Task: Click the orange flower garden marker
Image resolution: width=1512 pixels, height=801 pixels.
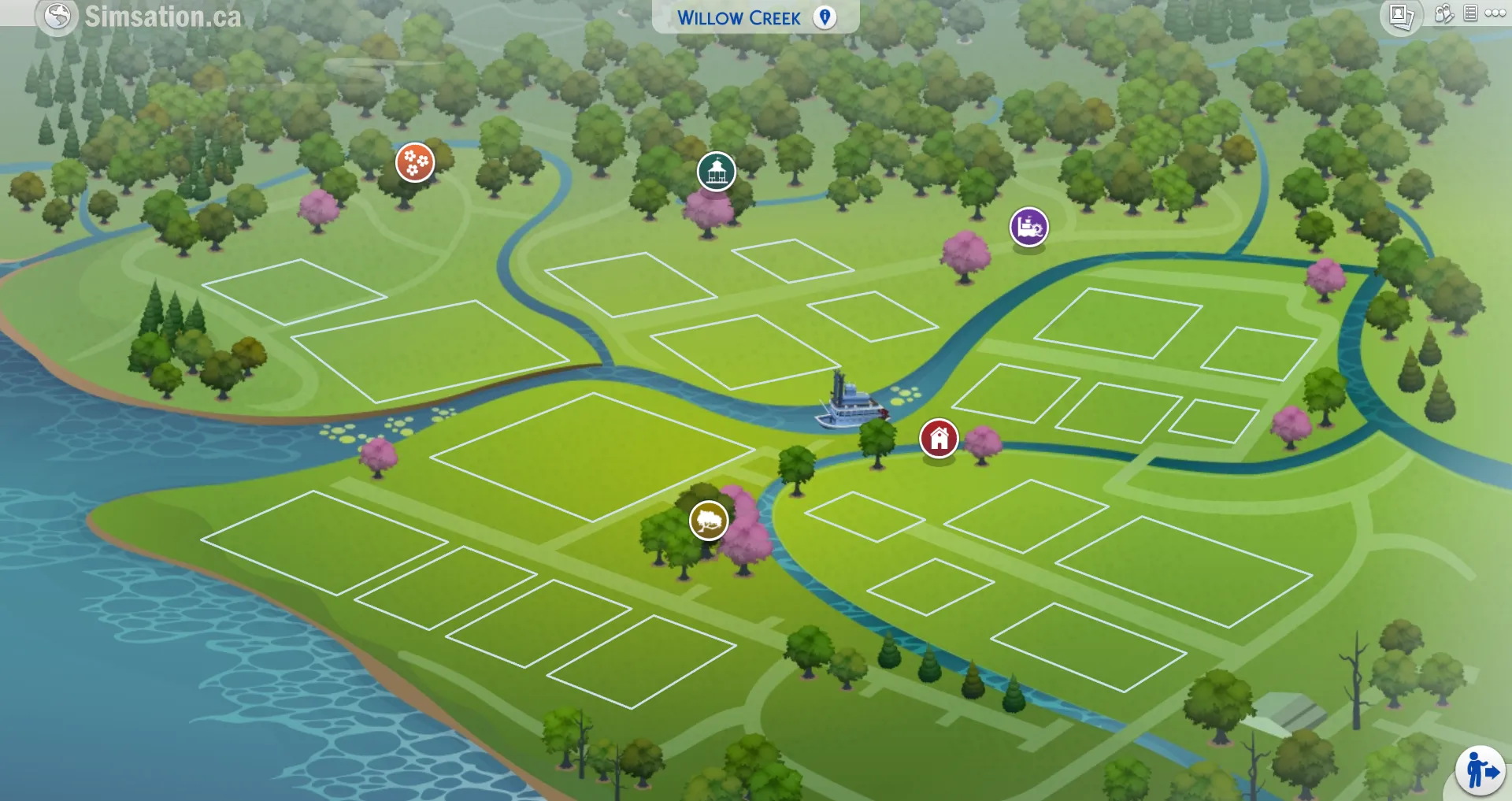Action: [x=415, y=162]
